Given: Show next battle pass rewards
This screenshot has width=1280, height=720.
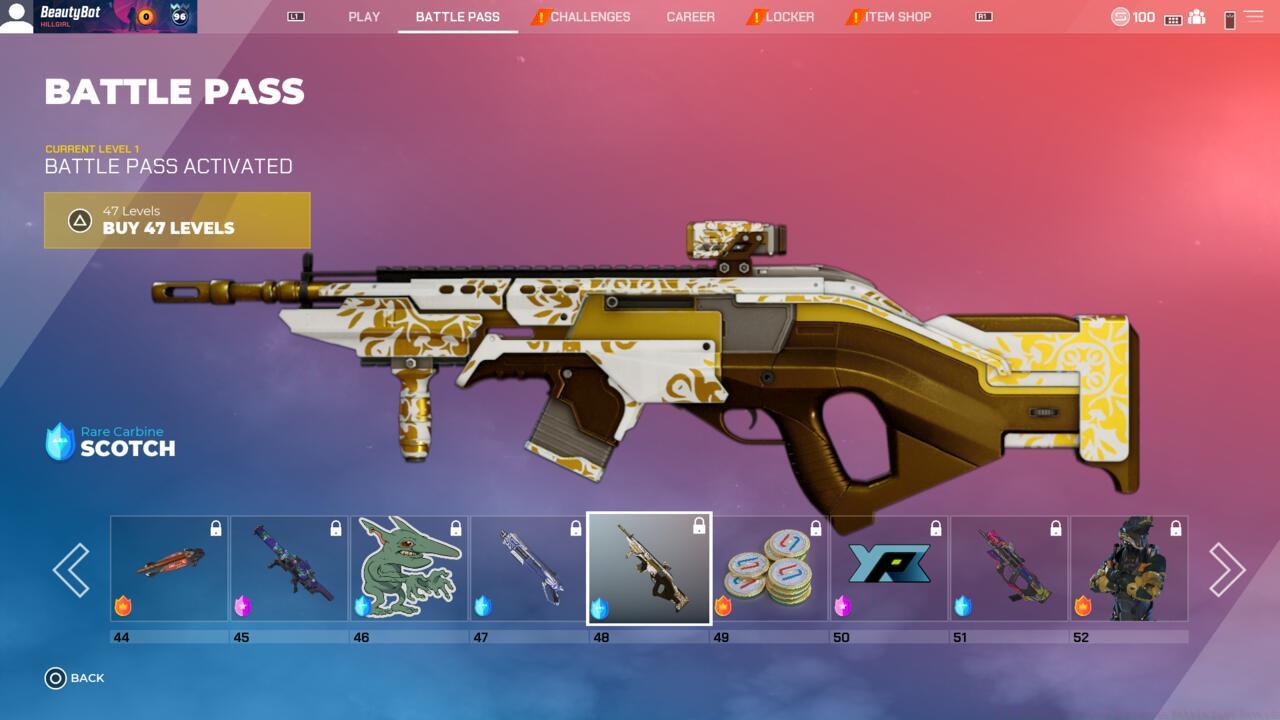Looking at the screenshot, I should [x=1227, y=570].
